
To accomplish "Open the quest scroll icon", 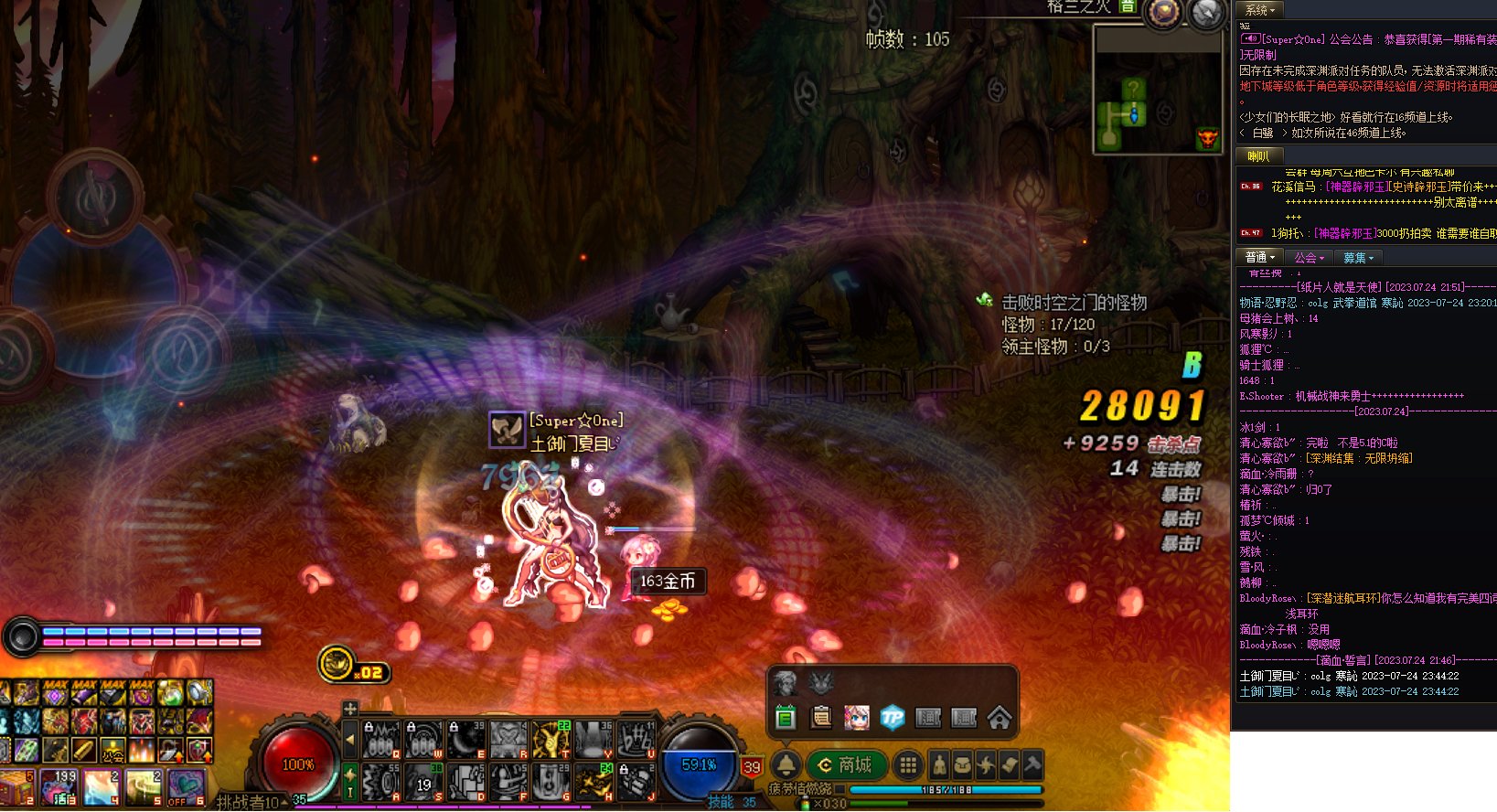I will [x=1009, y=764].
